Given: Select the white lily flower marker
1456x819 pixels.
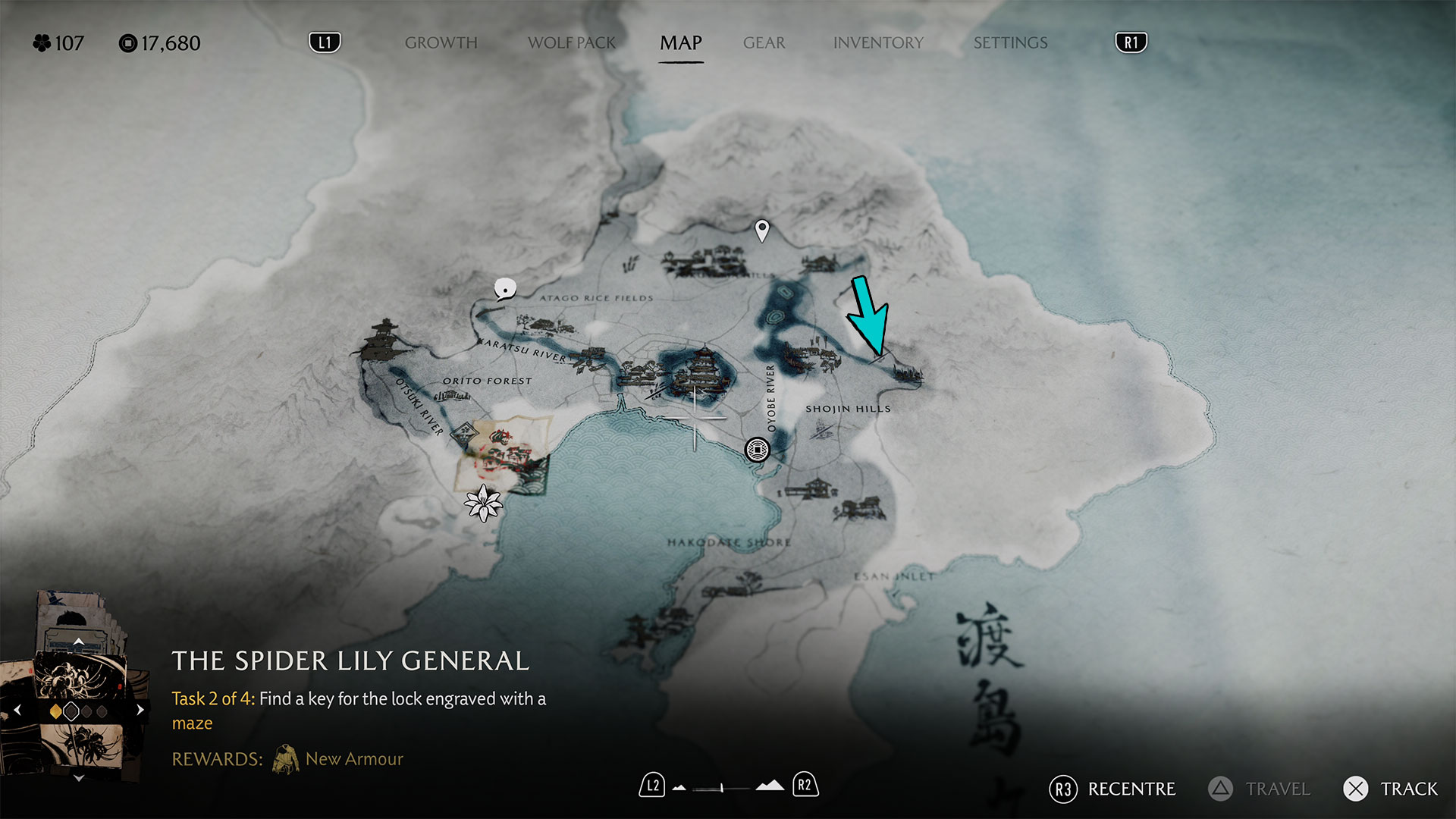Looking at the screenshot, I should pyautogui.click(x=483, y=503).
